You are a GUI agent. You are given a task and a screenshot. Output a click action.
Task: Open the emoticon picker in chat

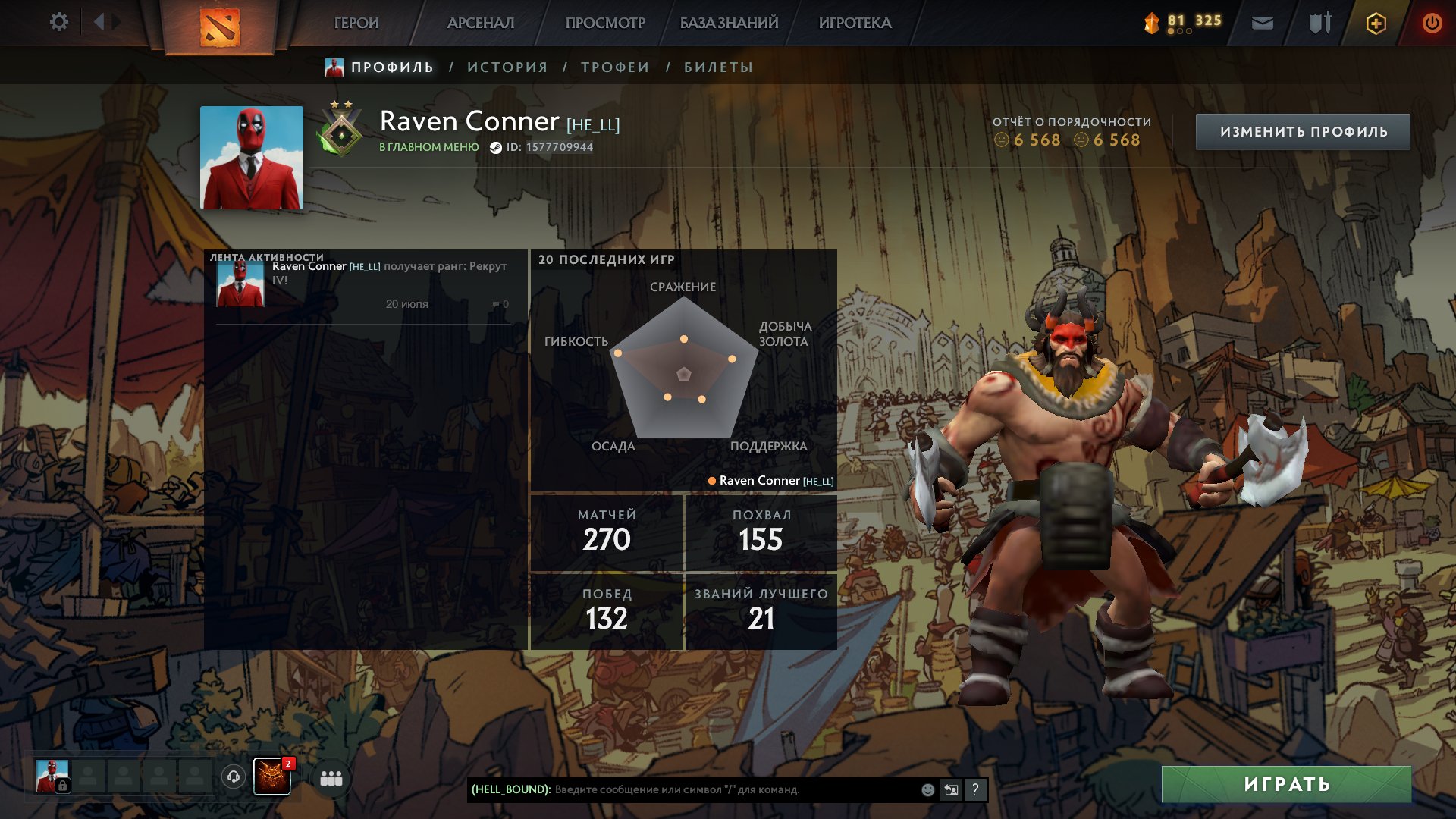coord(927,789)
